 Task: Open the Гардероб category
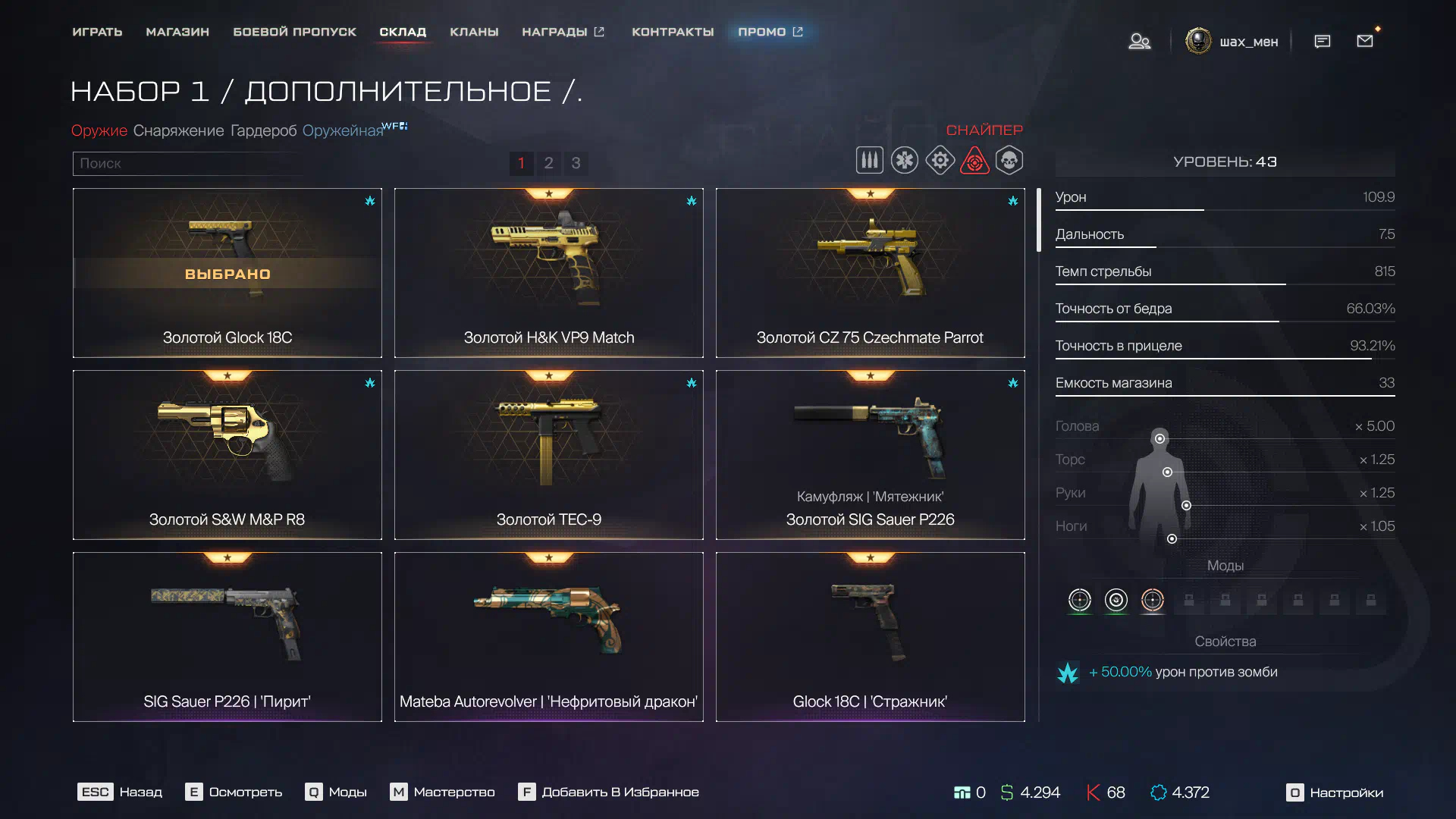pyautogui.click(x=263, y=130)
